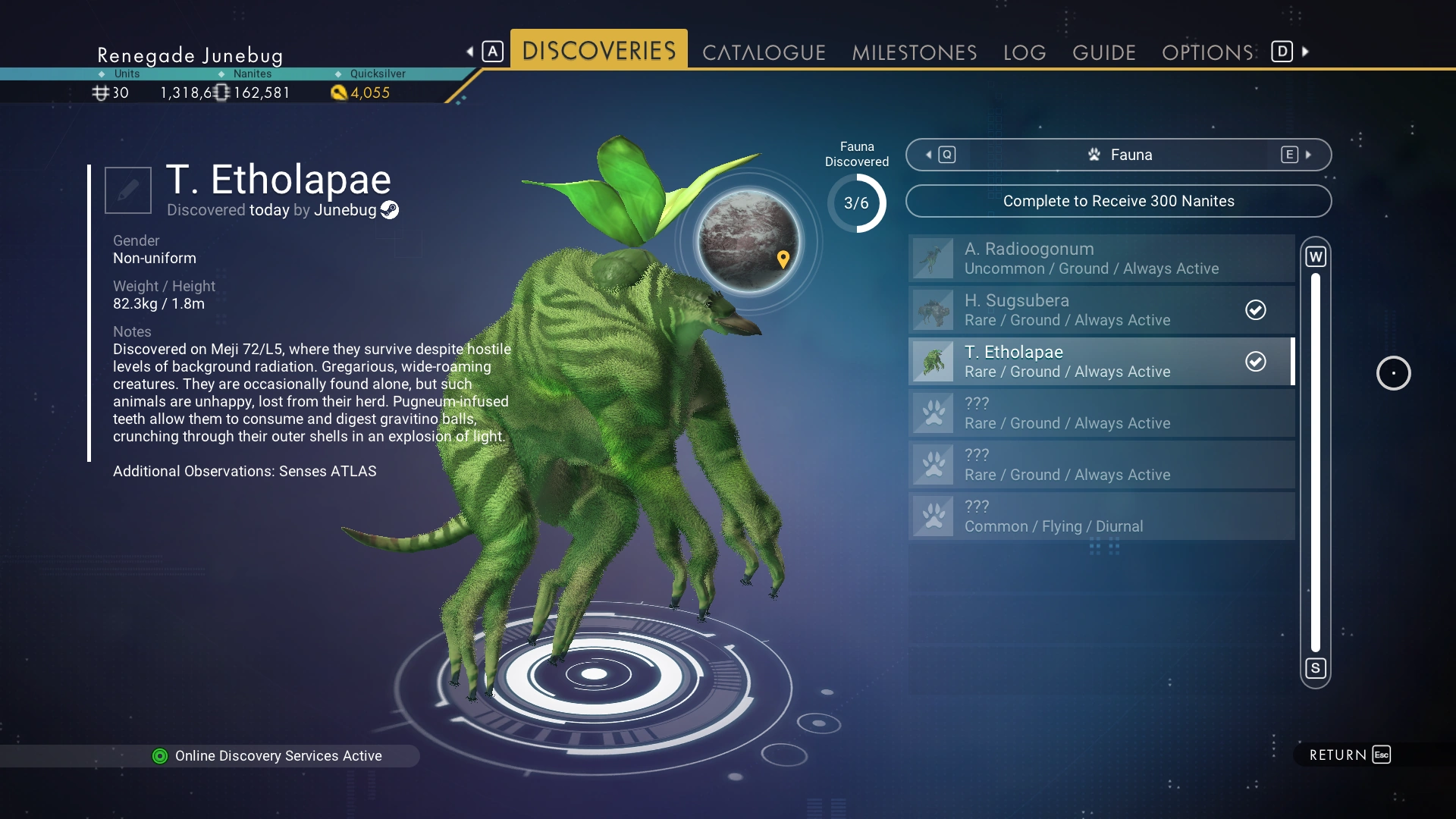Image resolution: width=1456 pixels, height=819 pixels.
Task: Open the Milestones tab
Action: (x=914, y=52)
